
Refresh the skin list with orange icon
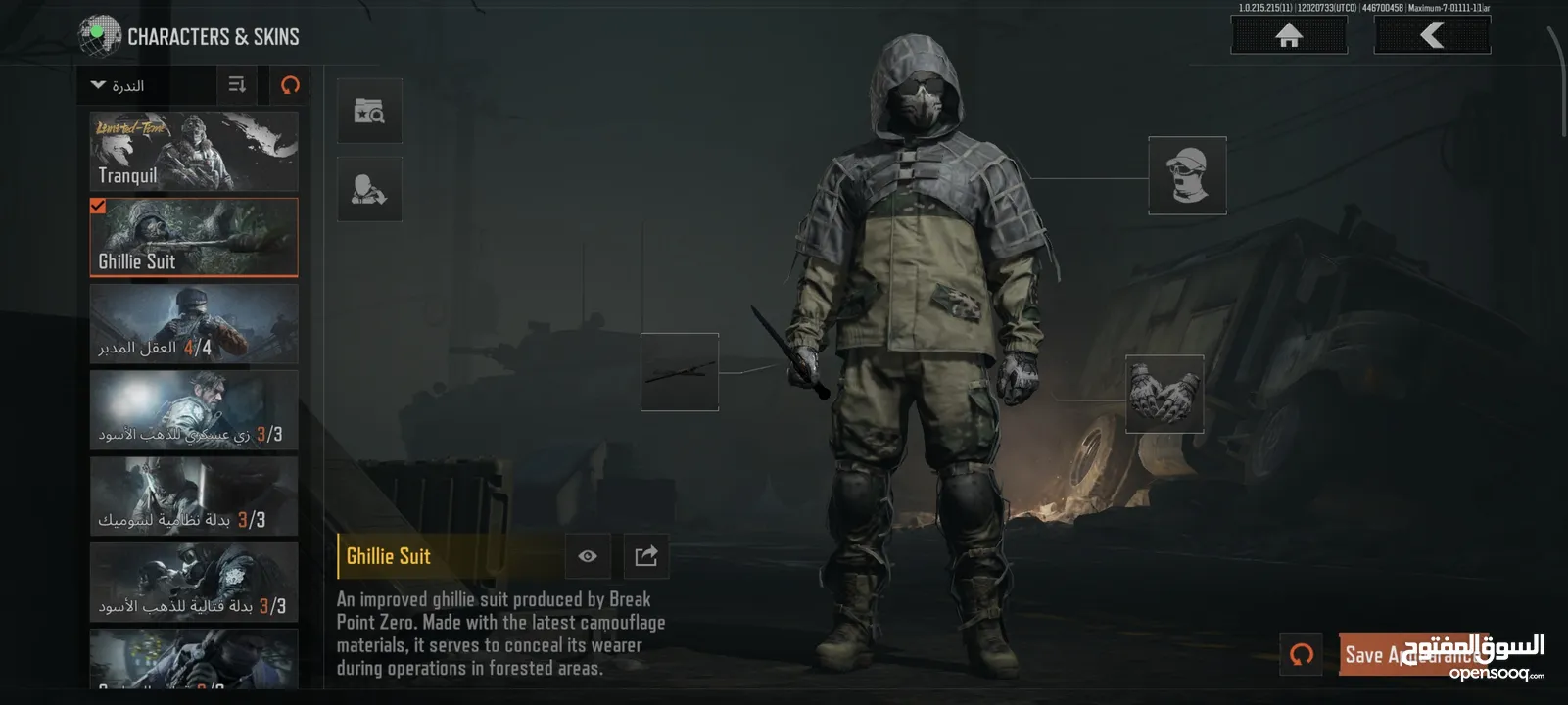[x=290, y=85]
